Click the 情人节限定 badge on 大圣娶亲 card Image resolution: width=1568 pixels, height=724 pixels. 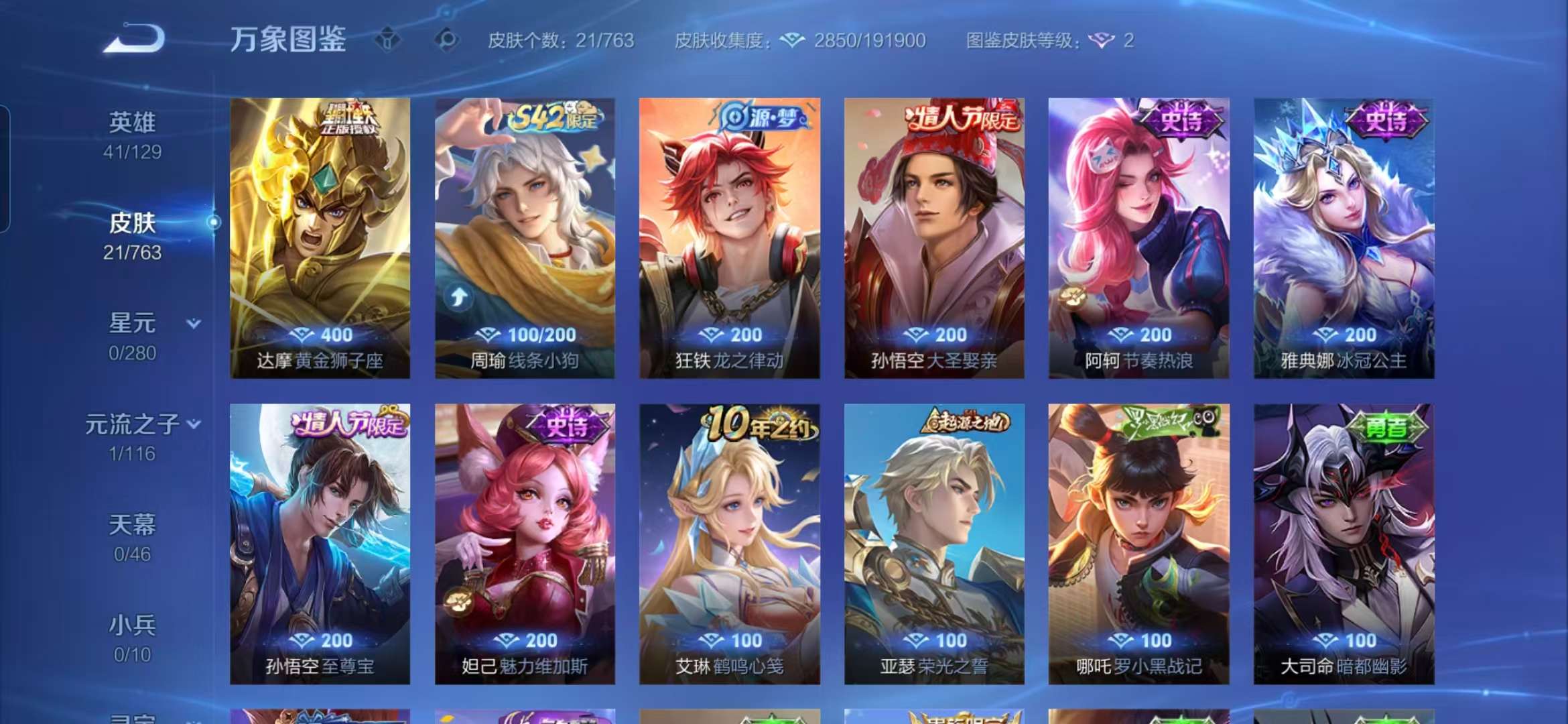tap(960, 117)
